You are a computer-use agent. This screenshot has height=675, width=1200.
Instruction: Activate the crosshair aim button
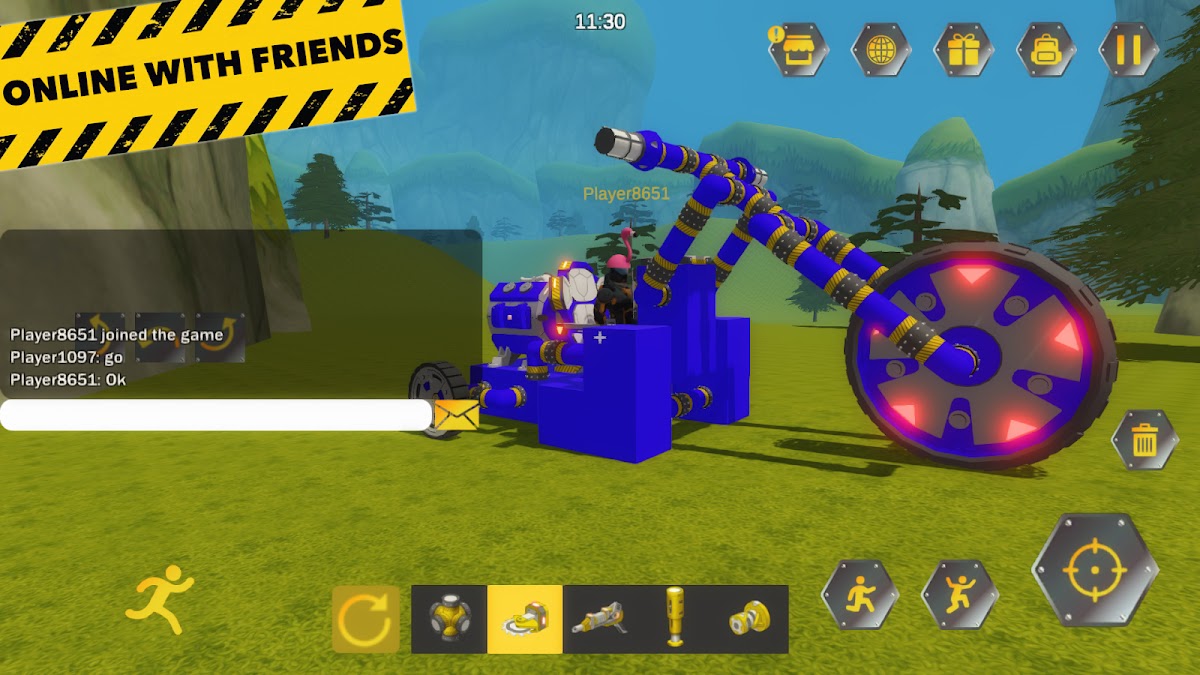(x=1095, y=570)
